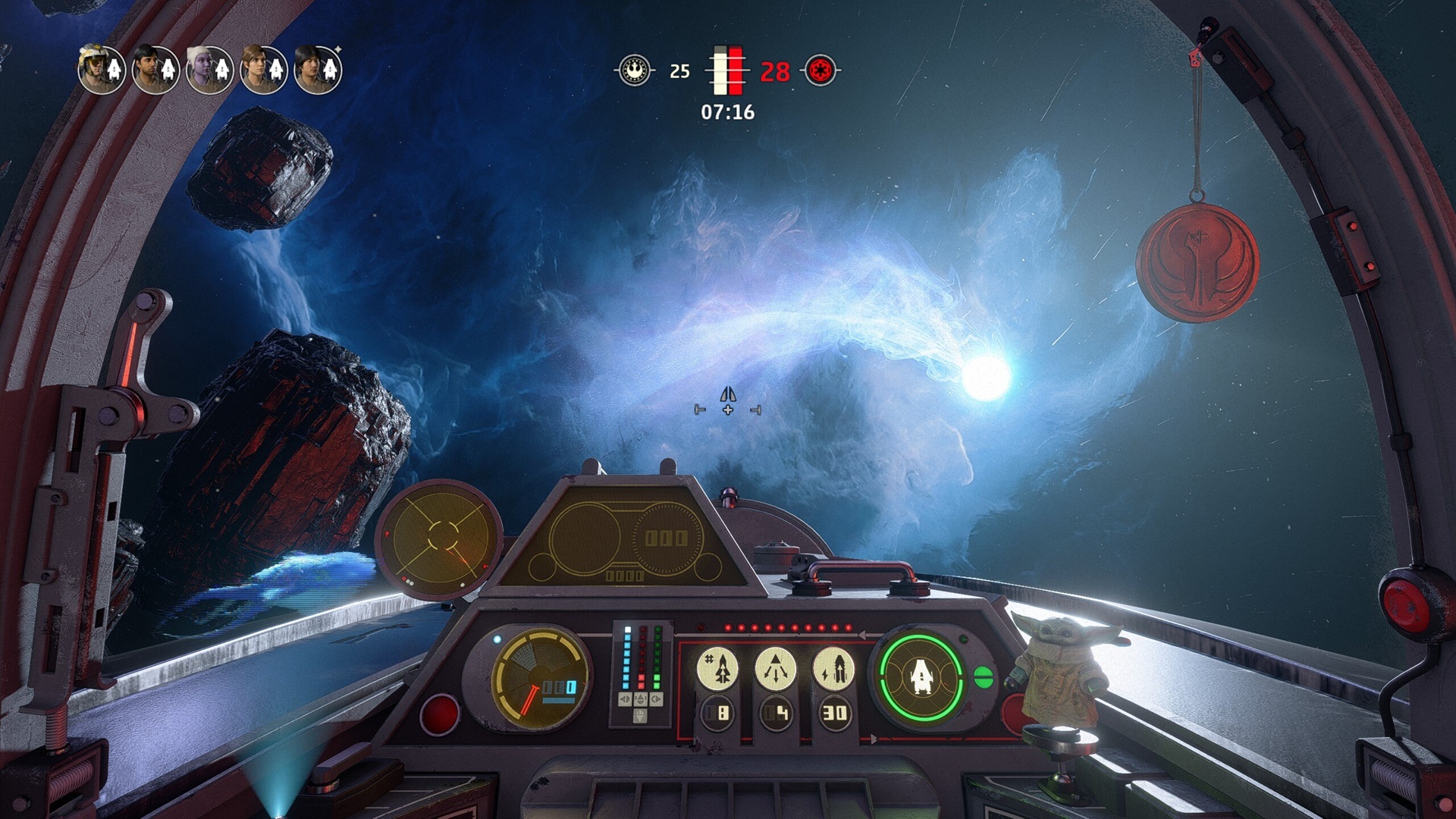Click the New Republic faction emblem
This screenshot has width=1456, height=819.
pyautogui.click(x=635, y=71)
